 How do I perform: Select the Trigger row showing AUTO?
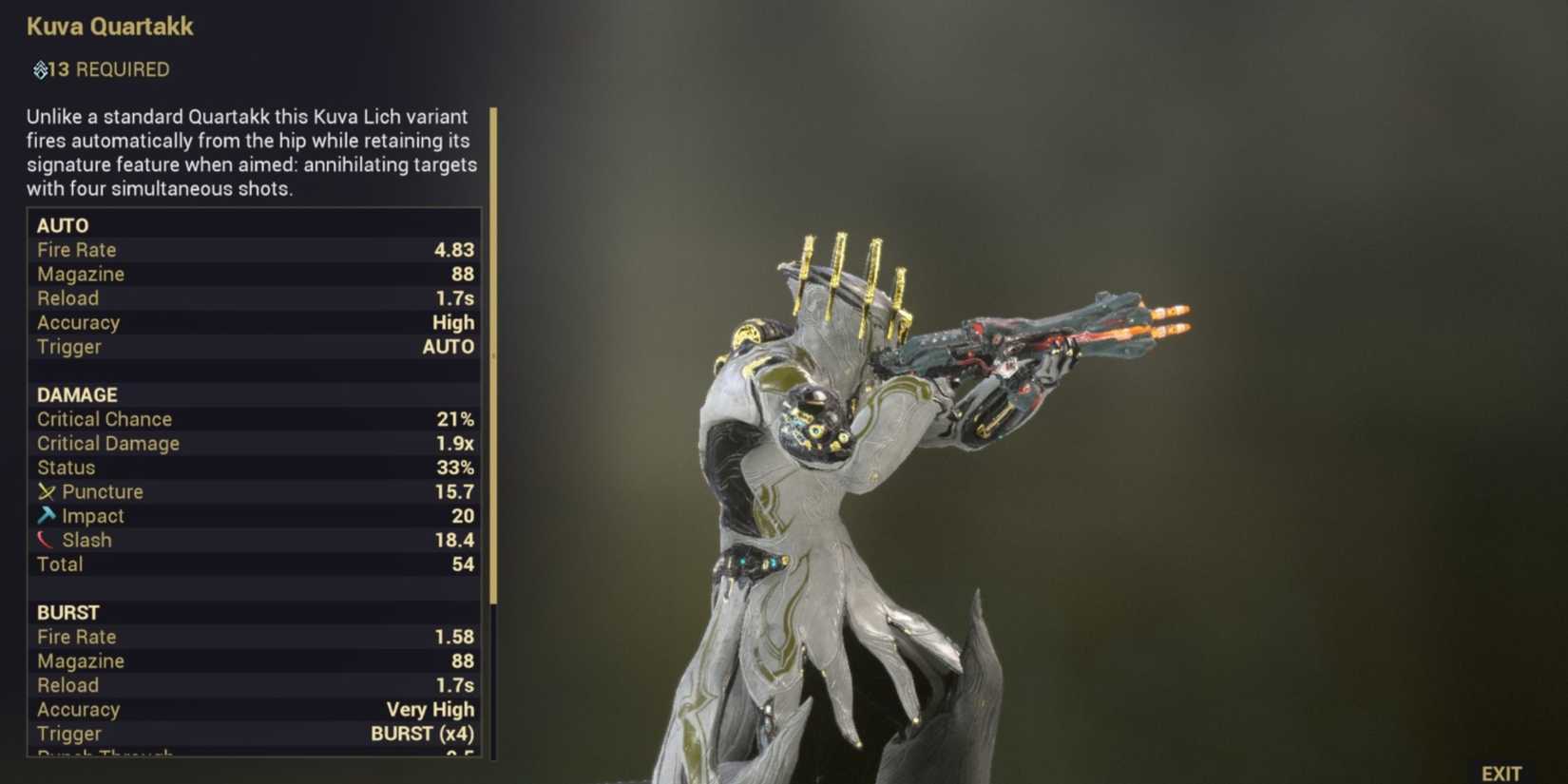(252, 347)
